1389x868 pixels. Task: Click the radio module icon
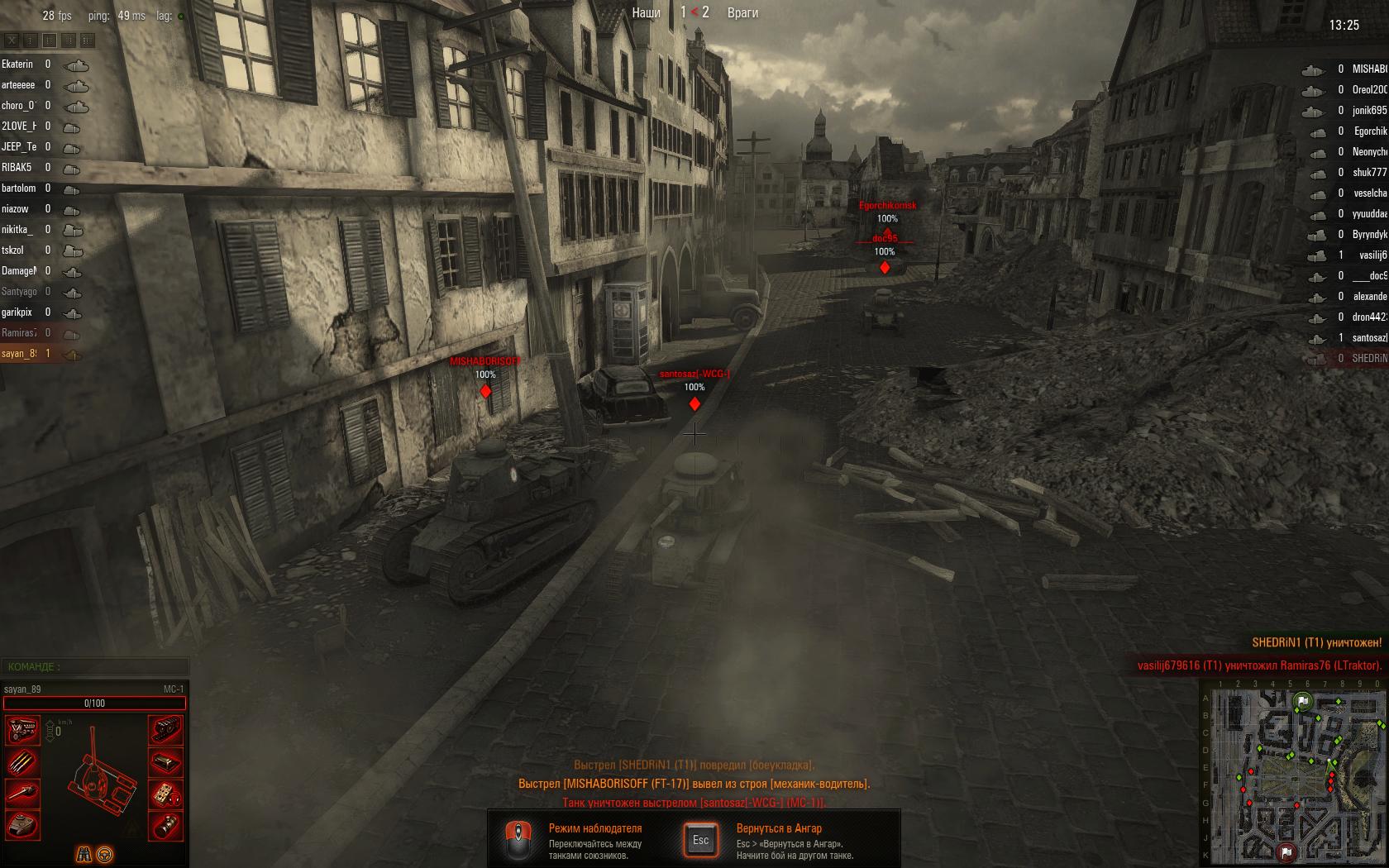point(166,793)
